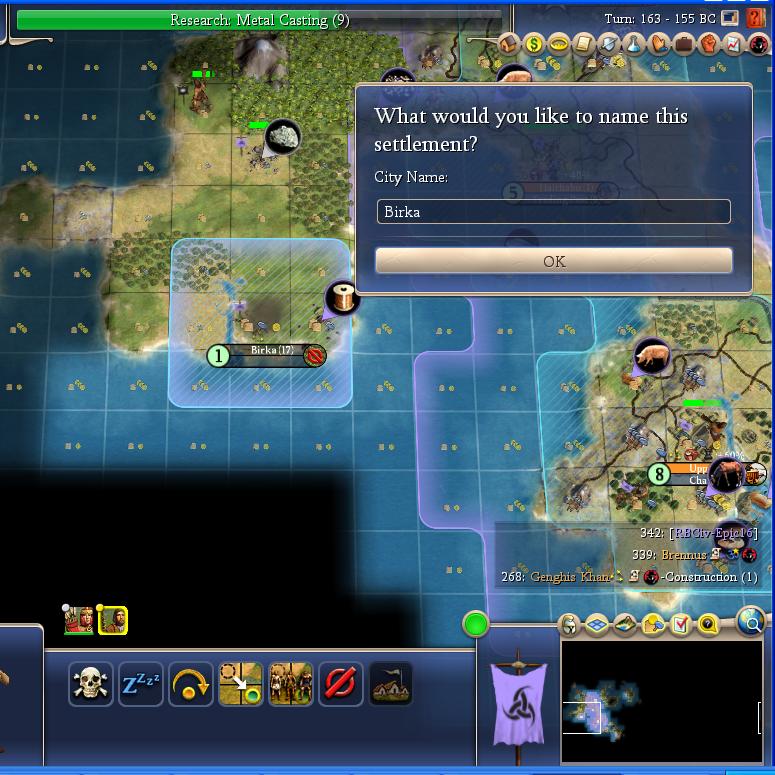Viewport: 775px width, 775px height.
Task: Open the technology advisor flask icon
Action: click(634, 44)
